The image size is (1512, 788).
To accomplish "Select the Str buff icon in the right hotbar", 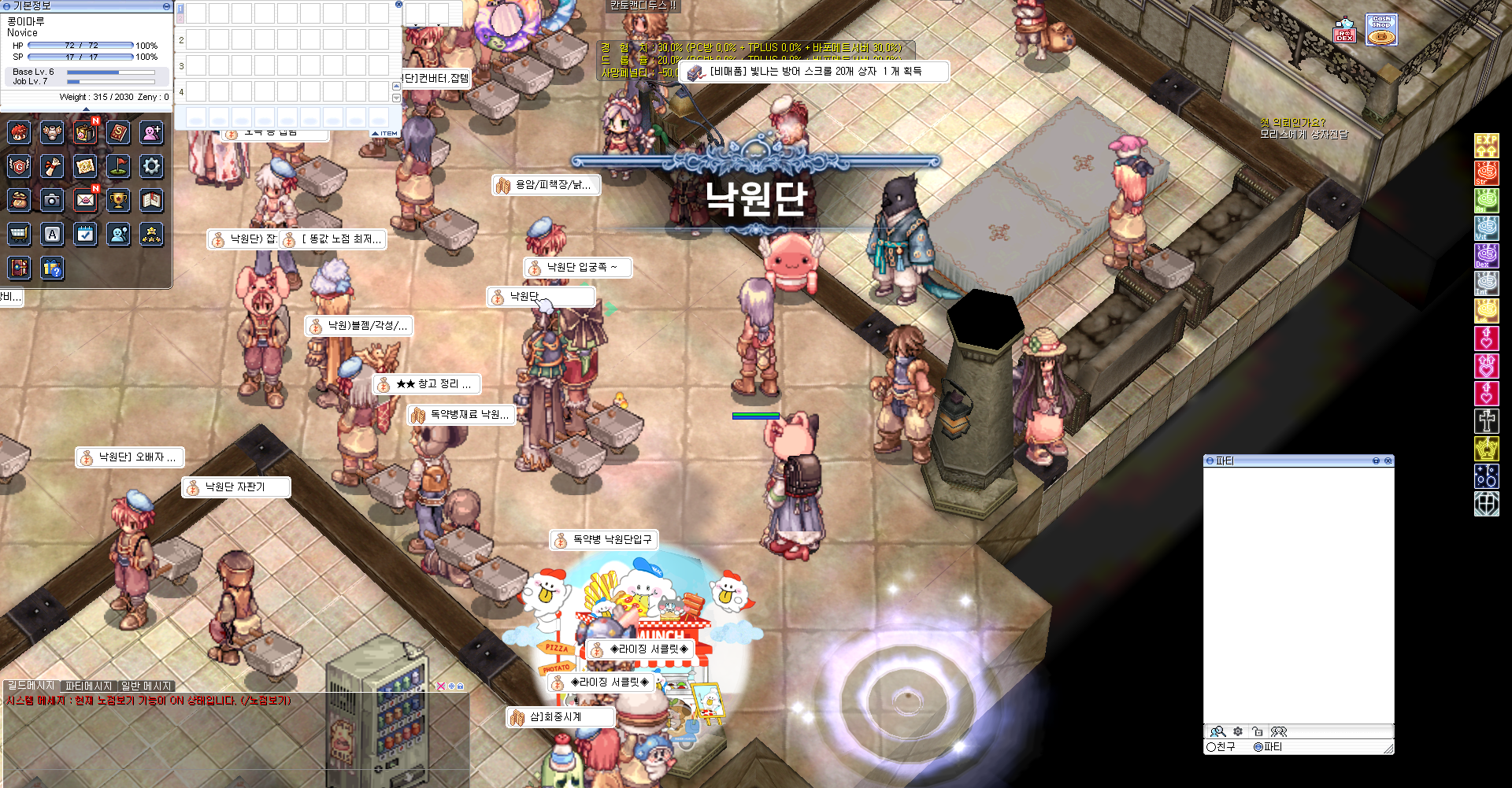I will [1487, 175].
